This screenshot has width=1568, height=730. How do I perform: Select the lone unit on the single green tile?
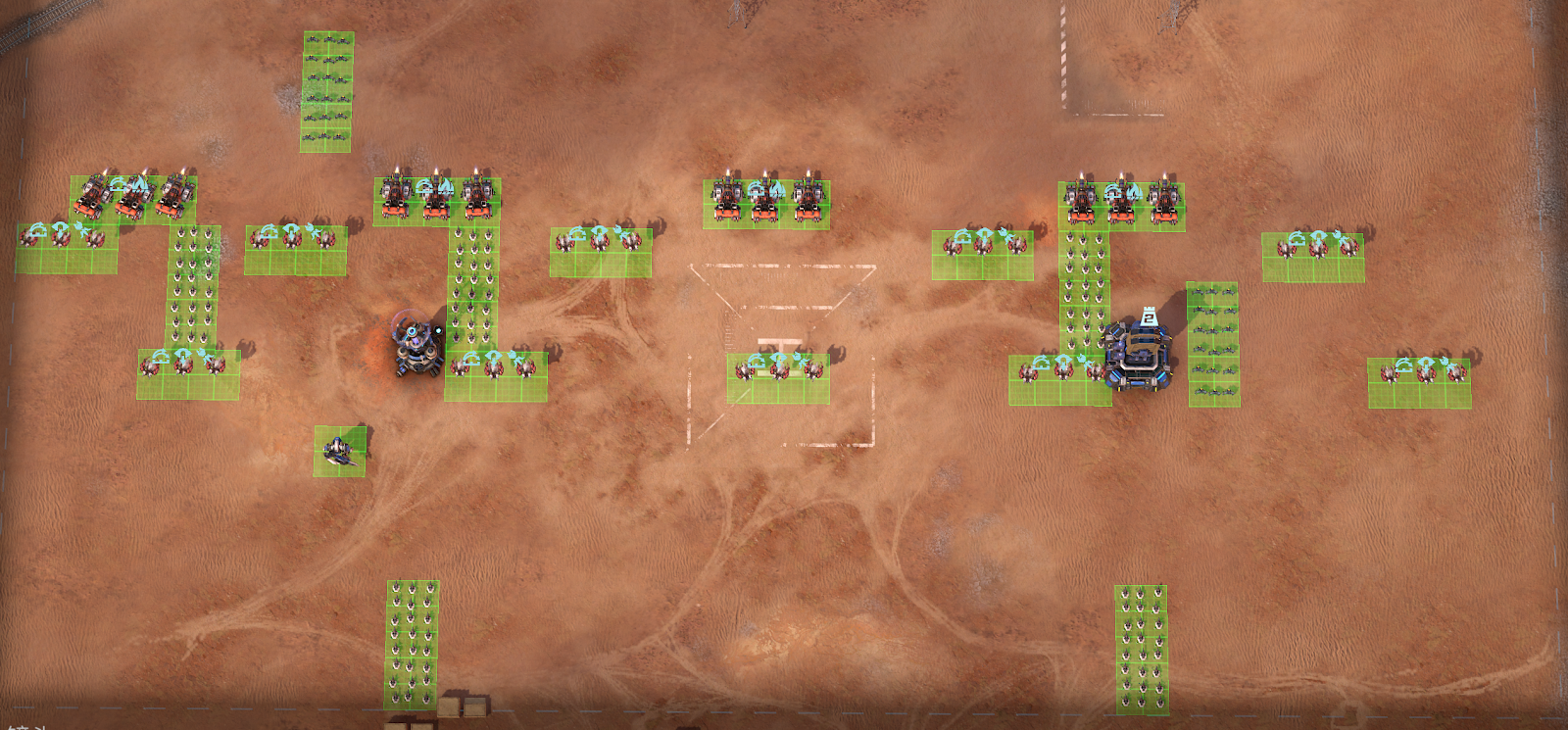click(x=339, y=451)
